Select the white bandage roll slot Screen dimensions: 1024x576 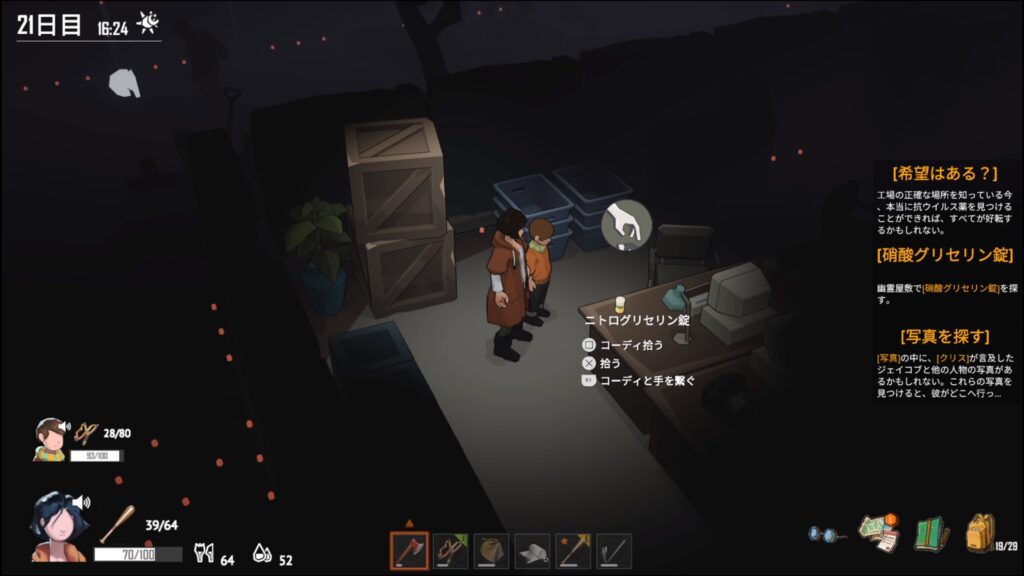click(532, 550)
